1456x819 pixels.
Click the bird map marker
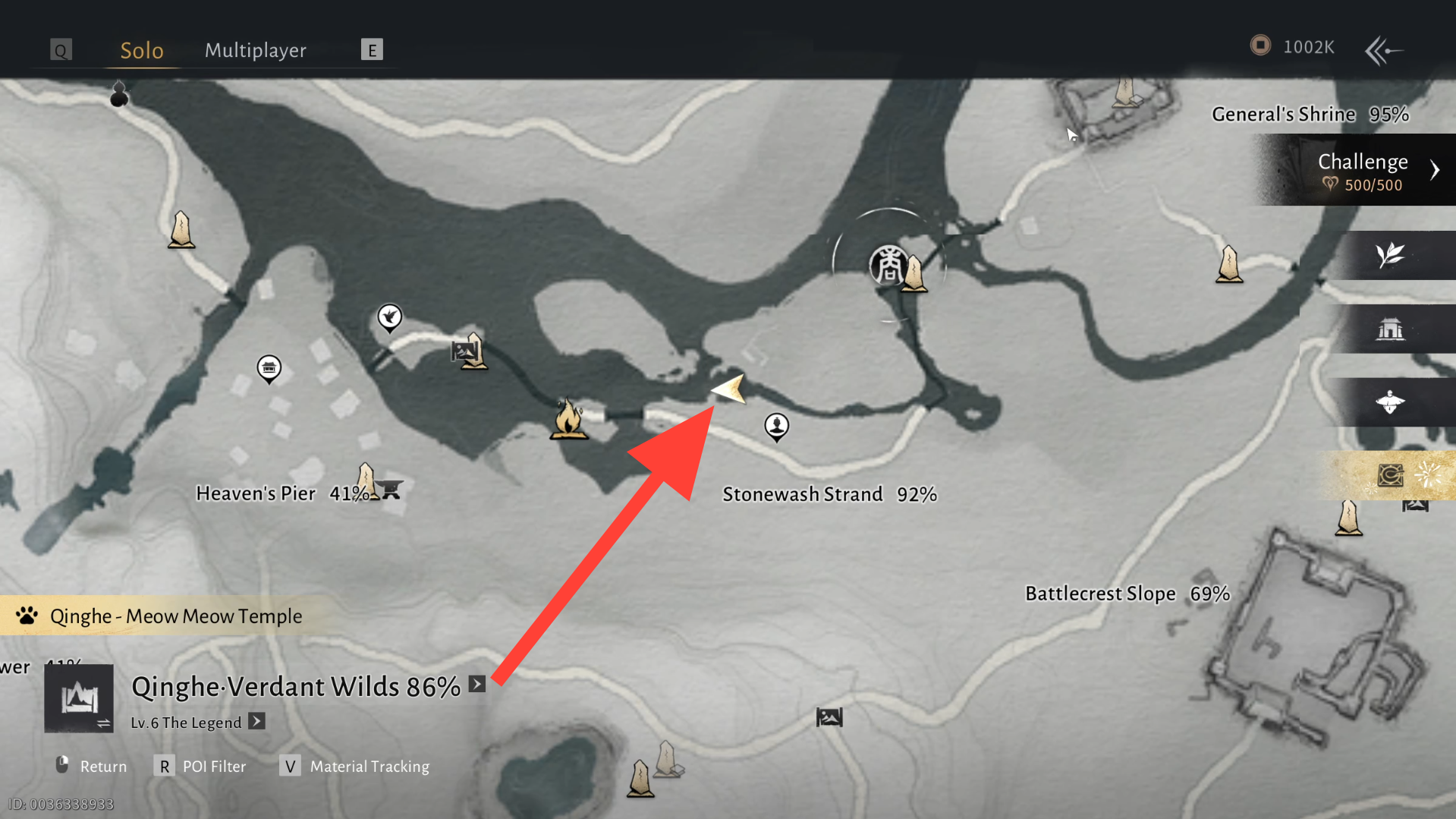tap(390, 317)
